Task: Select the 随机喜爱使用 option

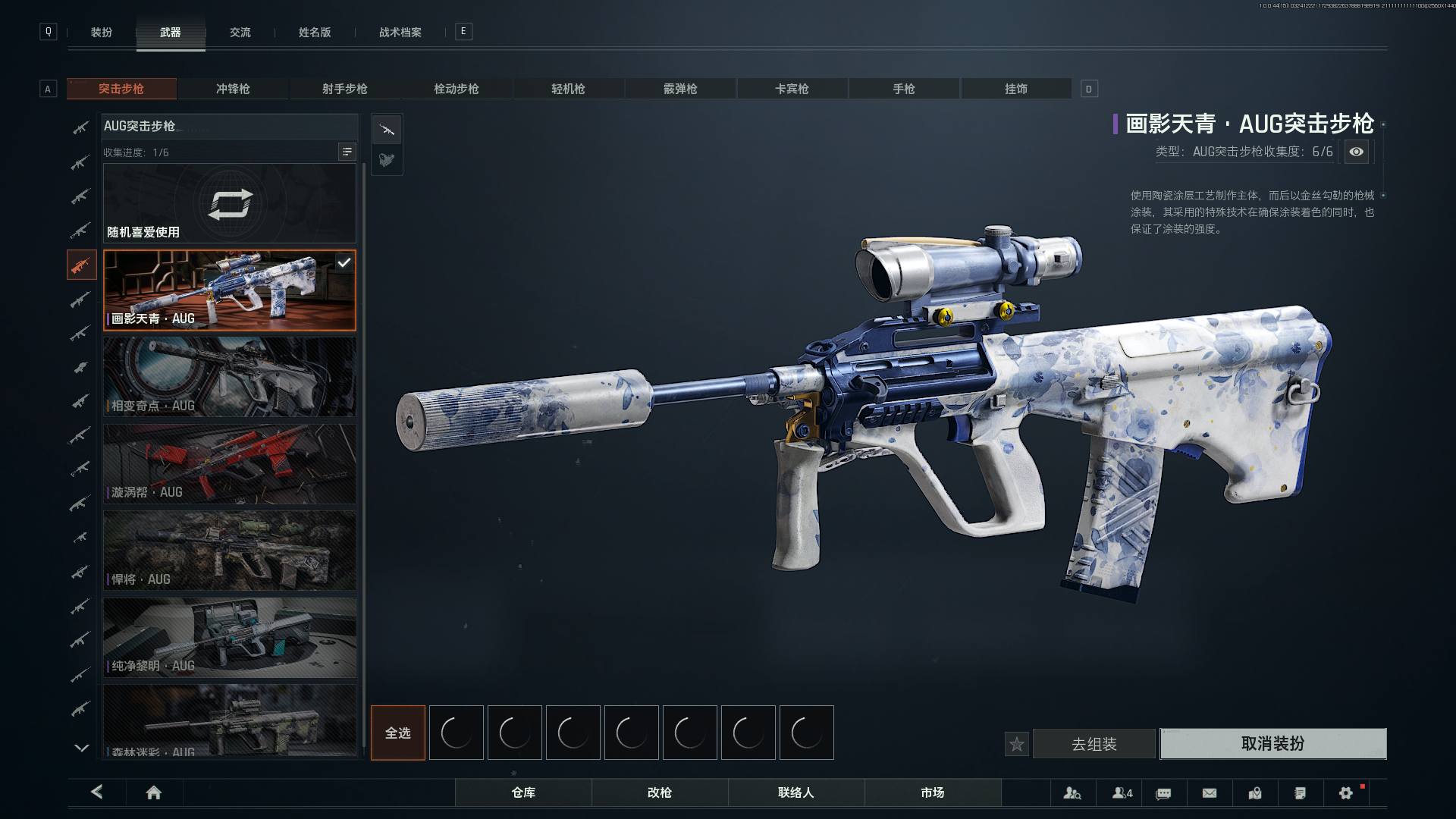Action: point(229,203)
